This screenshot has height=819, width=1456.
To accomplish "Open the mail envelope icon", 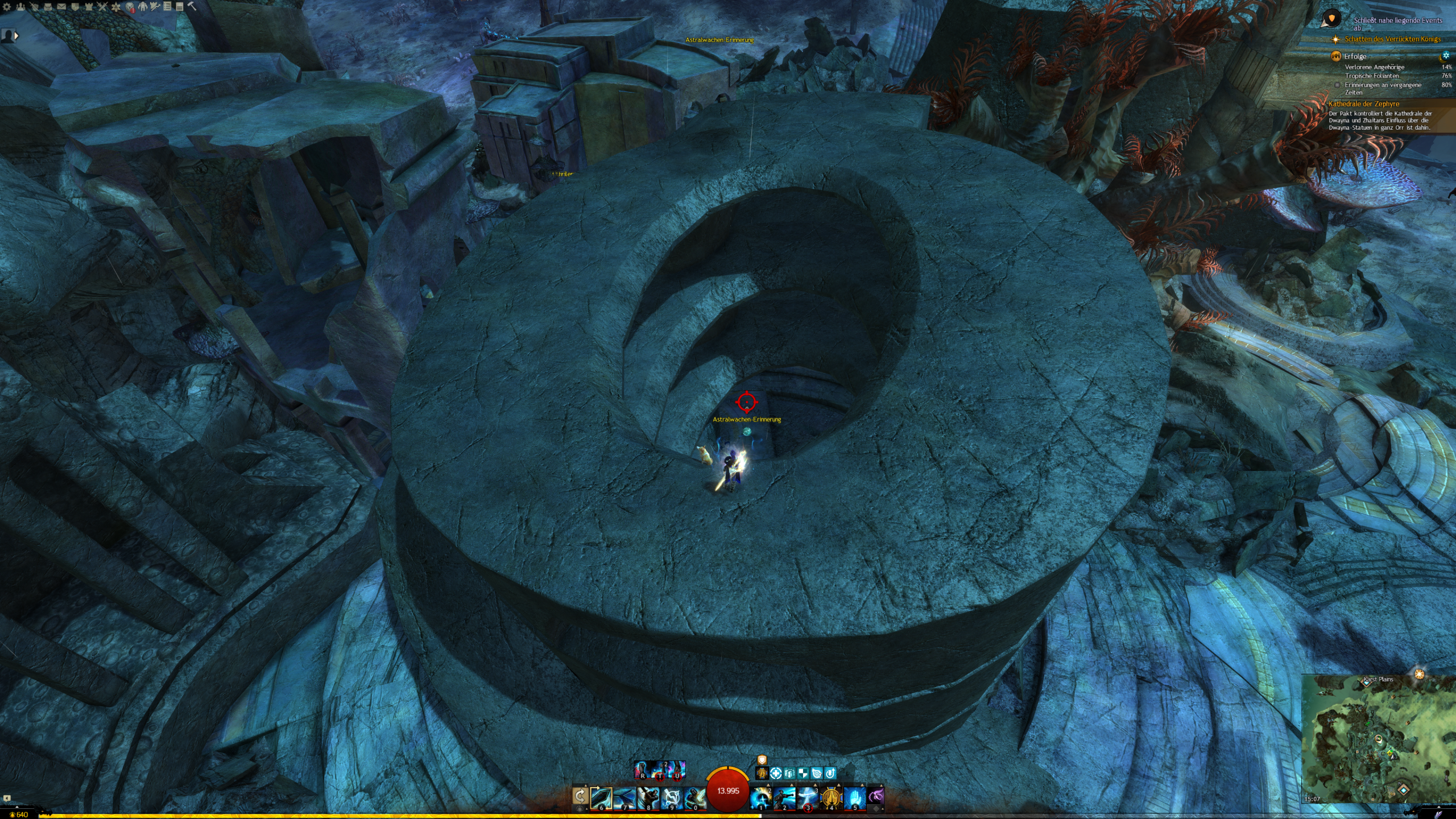I will (x=61, y=7).
